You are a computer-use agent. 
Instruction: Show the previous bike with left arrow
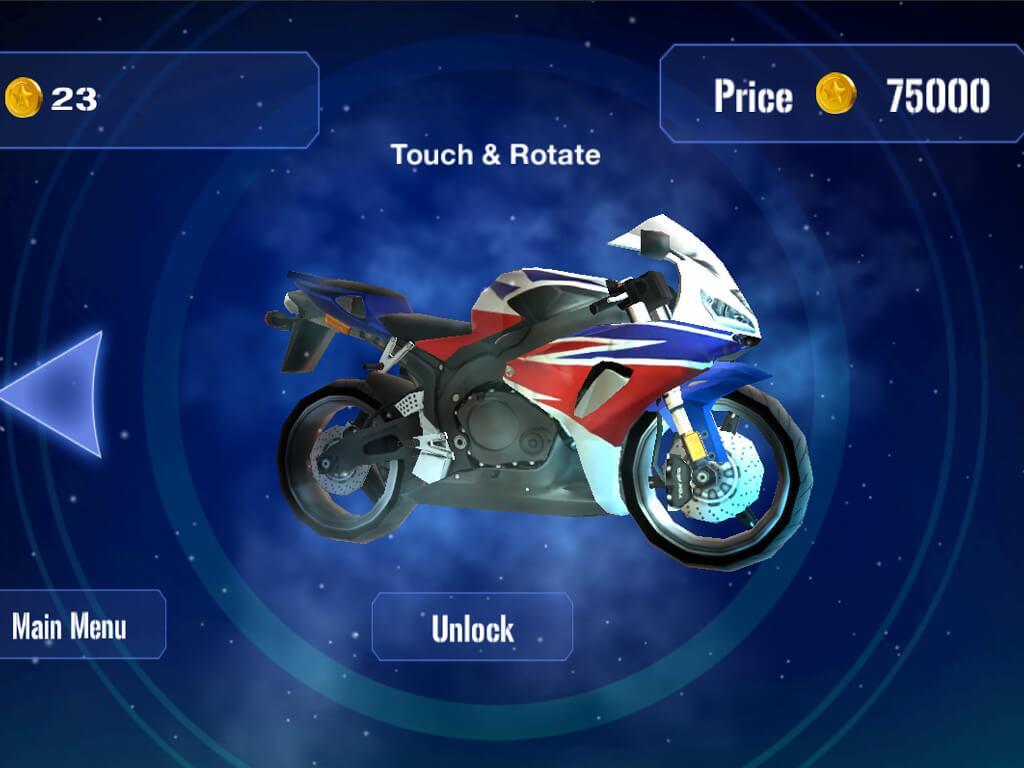click(x=60, y=394)
